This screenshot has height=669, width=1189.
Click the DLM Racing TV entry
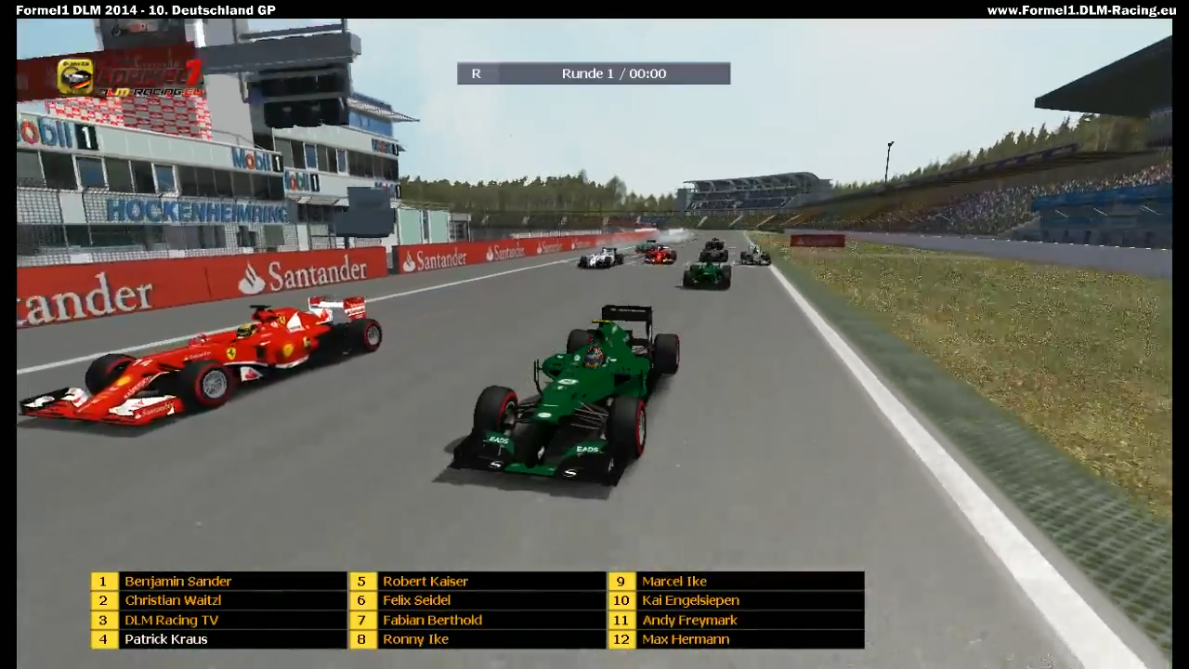(x=171, y=620)
